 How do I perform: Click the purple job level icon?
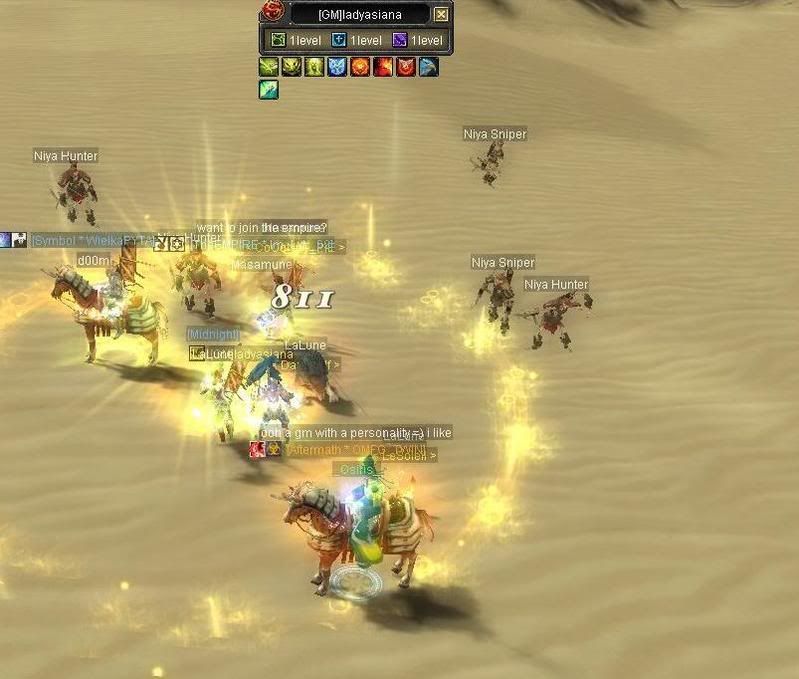[x=400, y=40]
